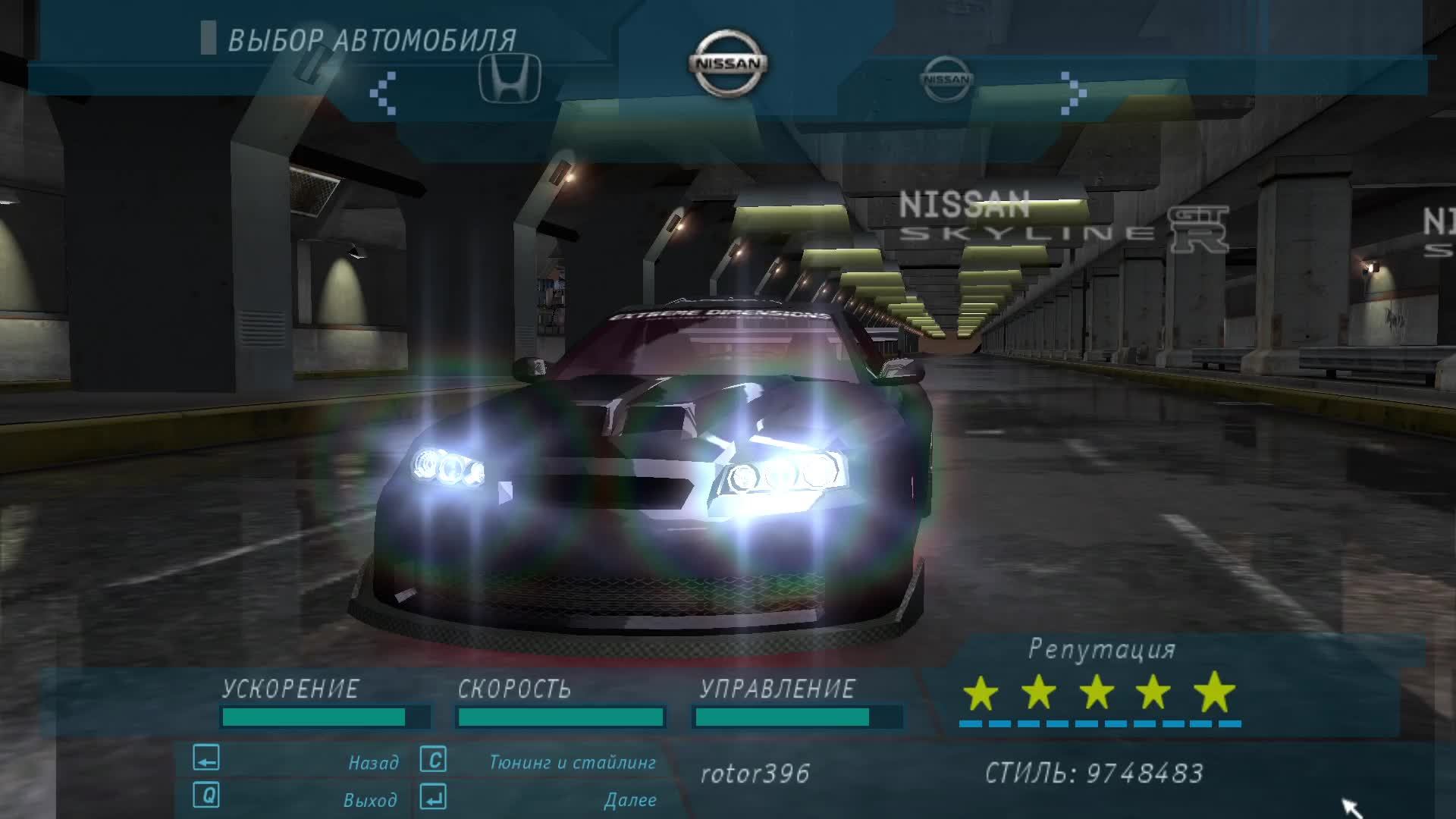Click the large highlighted Nissan emblem
1456x819 pixels.
click(x=728, y=64)
